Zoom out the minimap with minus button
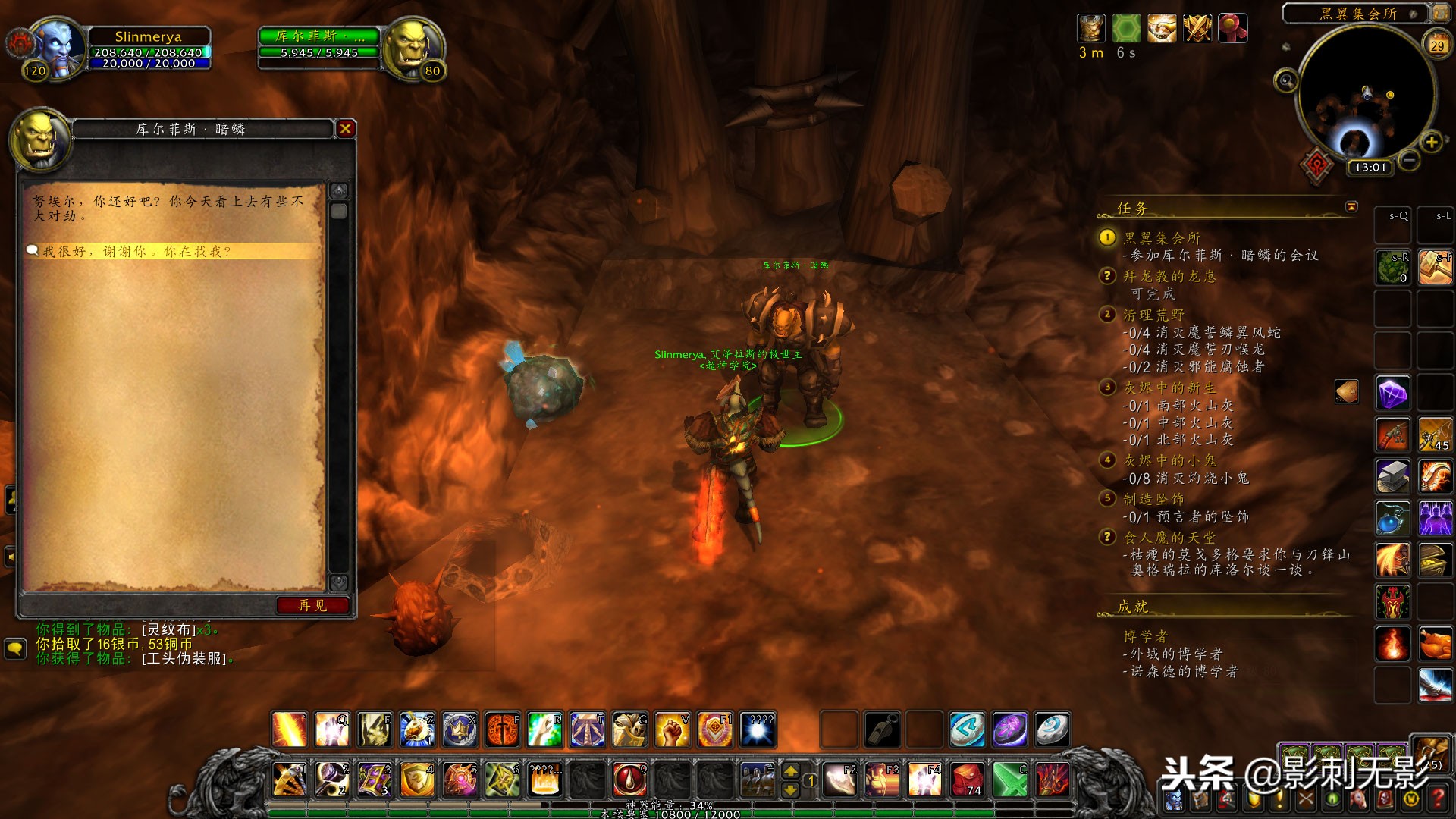The image size is (1456, 819). pos(1409,160)
